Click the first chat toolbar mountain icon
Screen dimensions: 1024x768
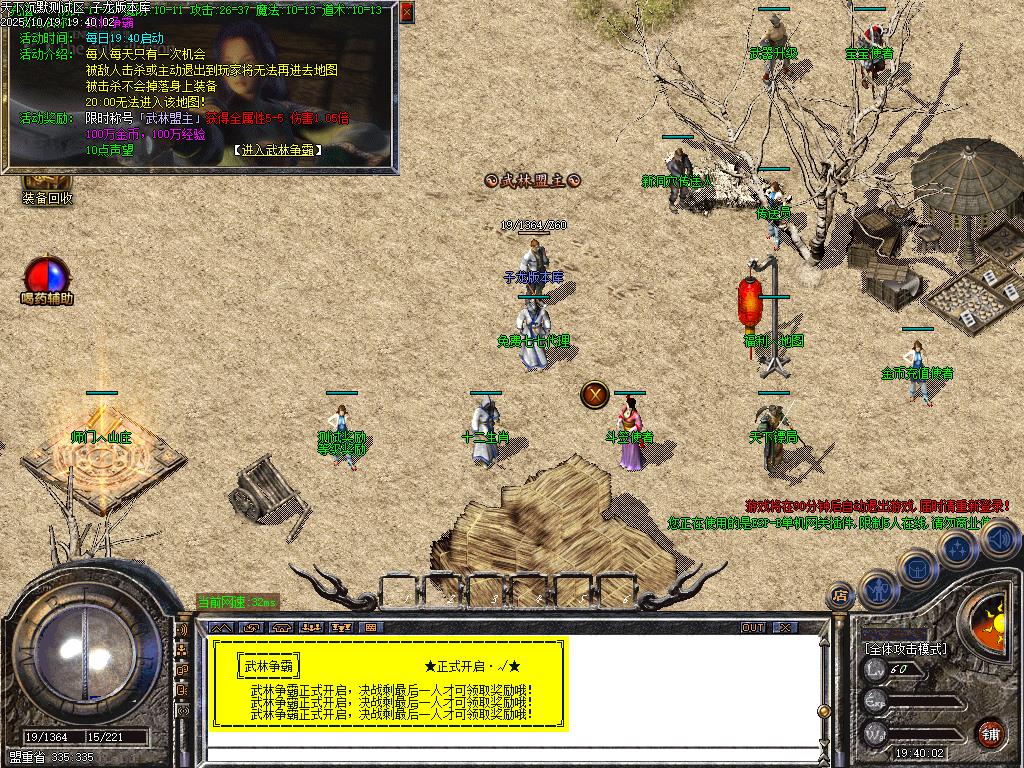221,627
